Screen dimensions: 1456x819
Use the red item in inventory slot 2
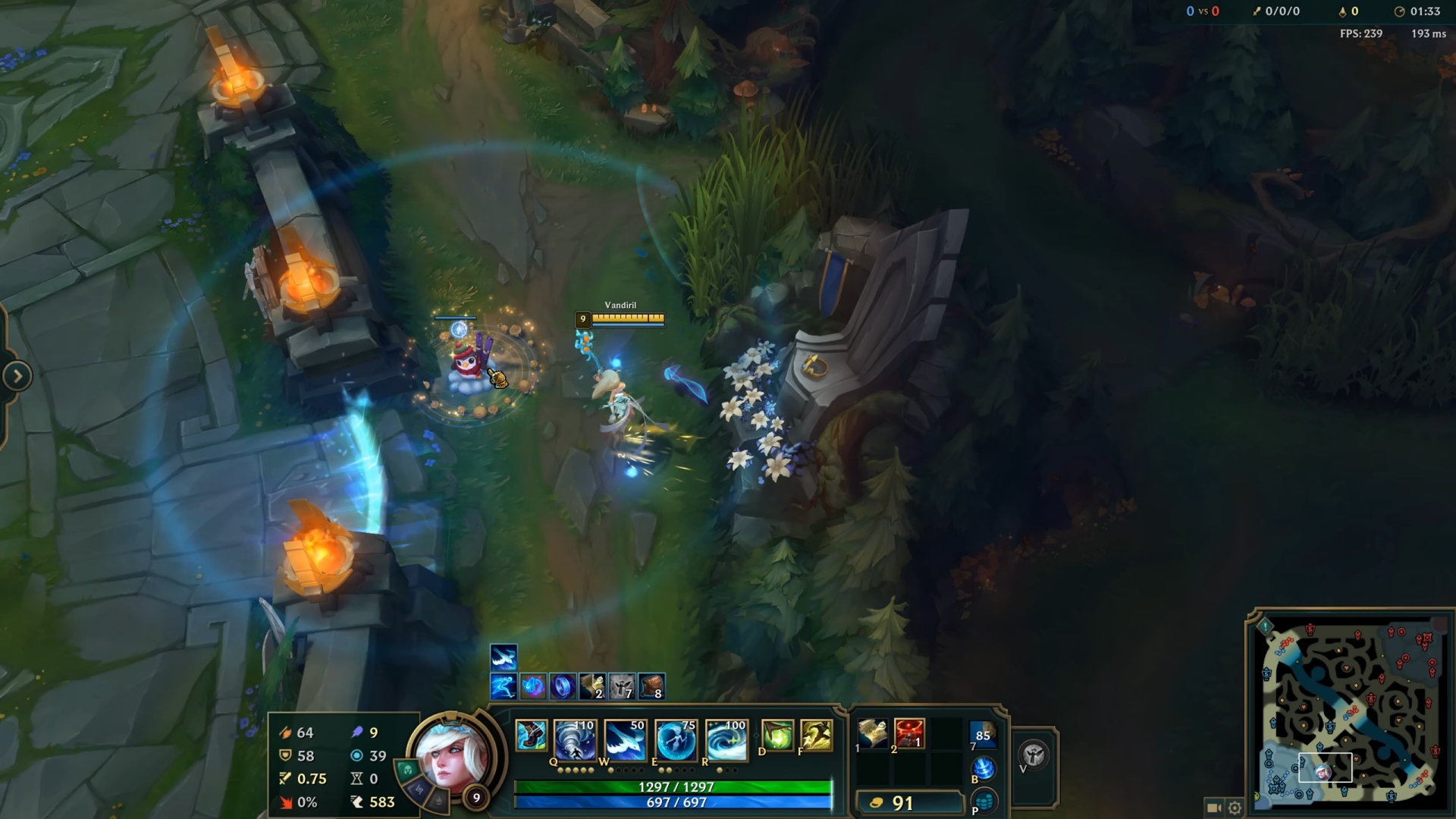[909, 734]
